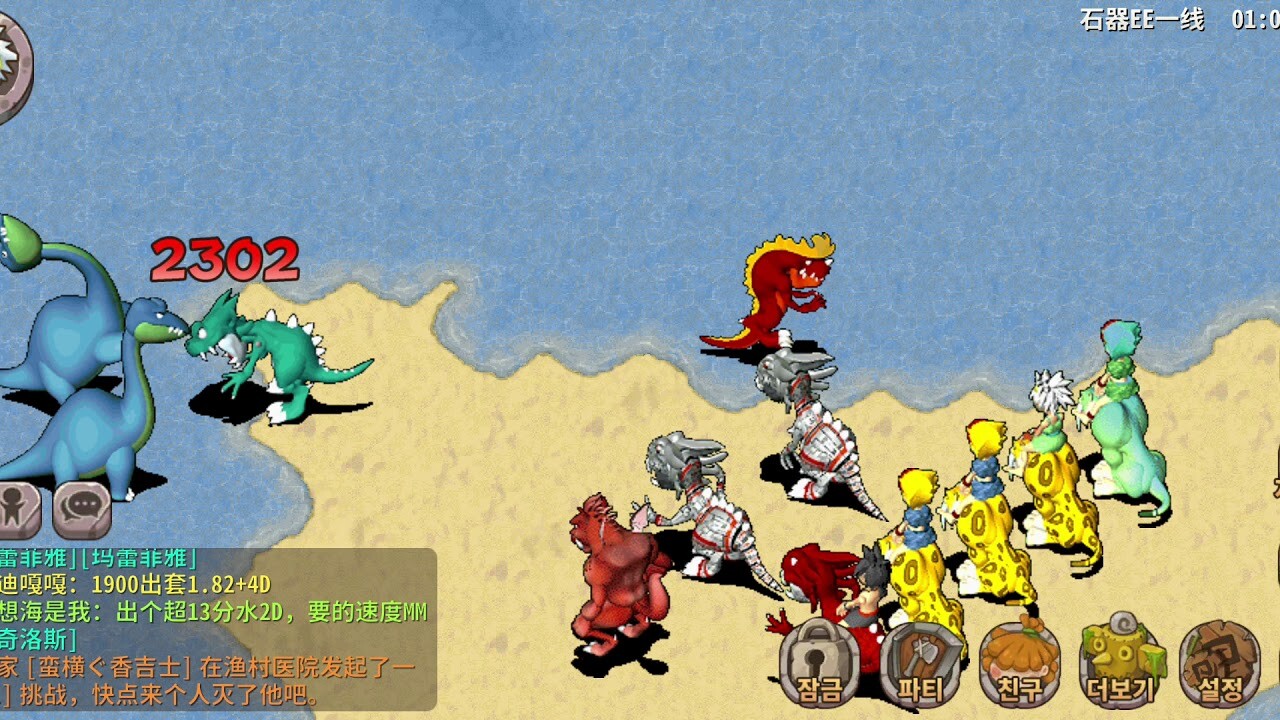Click the chat log message box
1280x720 pixels.
[217, 628]
